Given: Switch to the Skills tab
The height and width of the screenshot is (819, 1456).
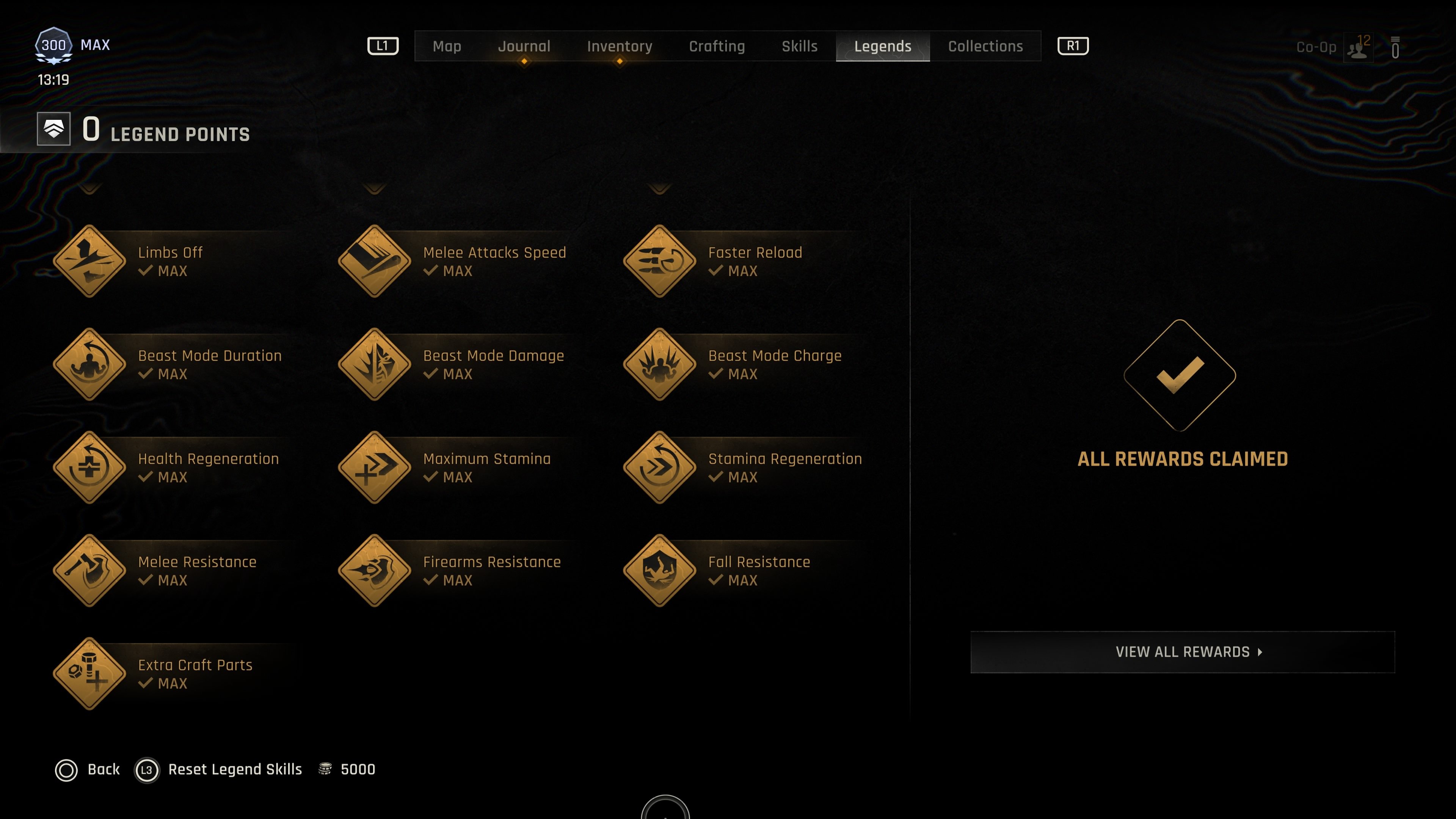Looking at the screenshot, I should tap(799, 46).
